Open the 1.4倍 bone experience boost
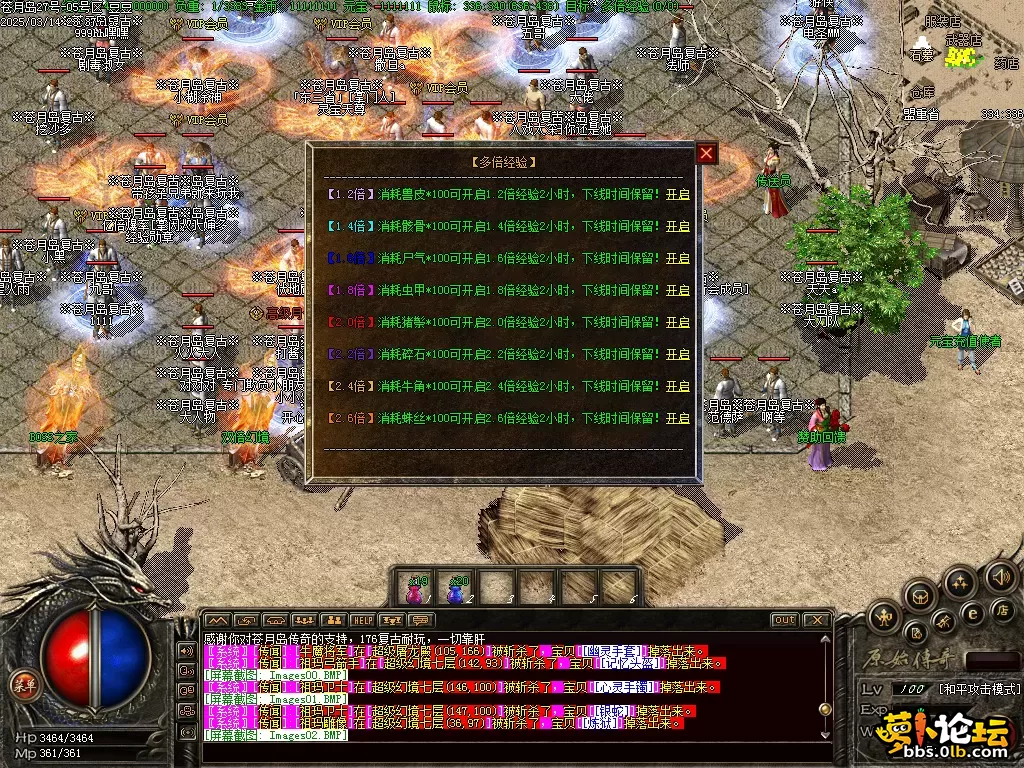The image size is (1024, 768). pos(678,227)
